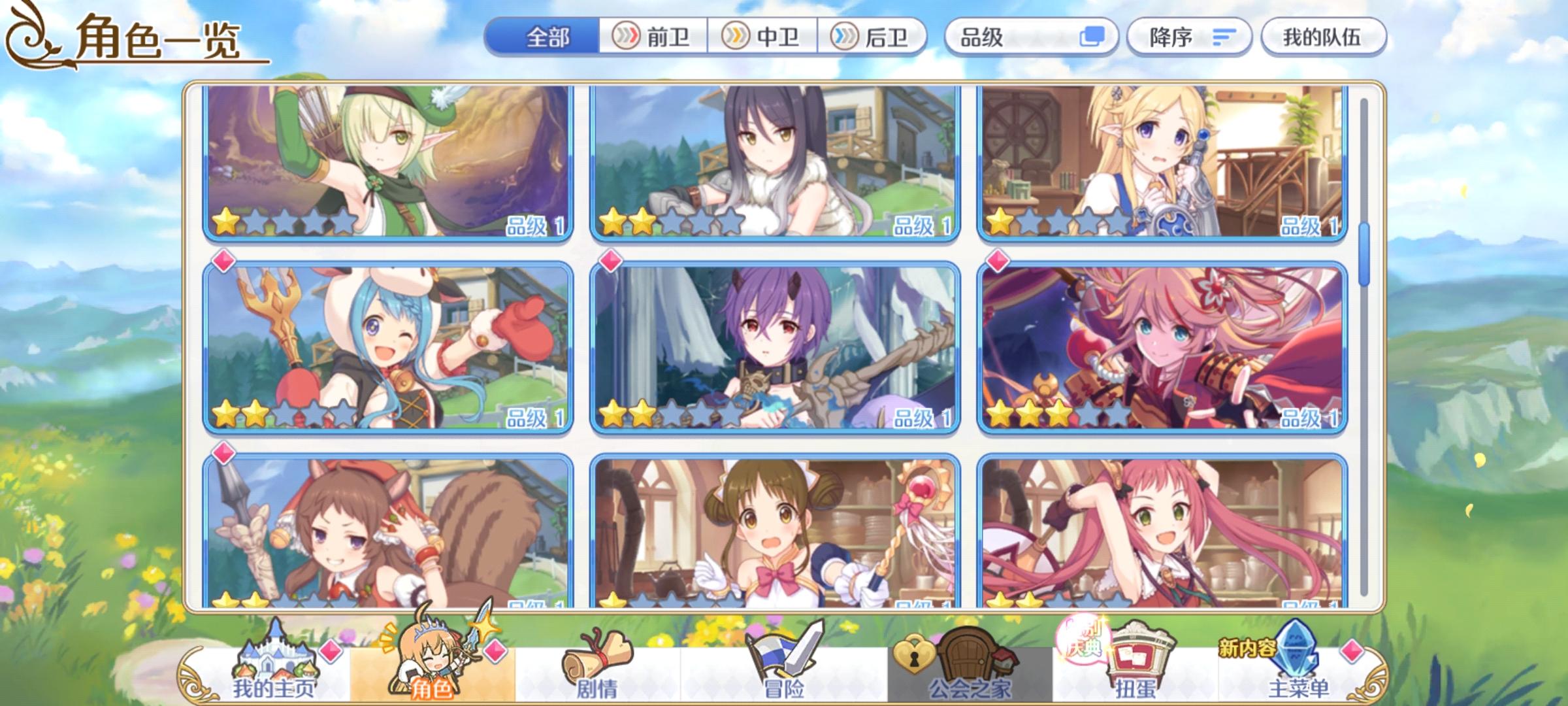This screenshot has width=1568, height=706.
Task: Click the copy icon beside 品级
Action: [x=1092, y=37]
